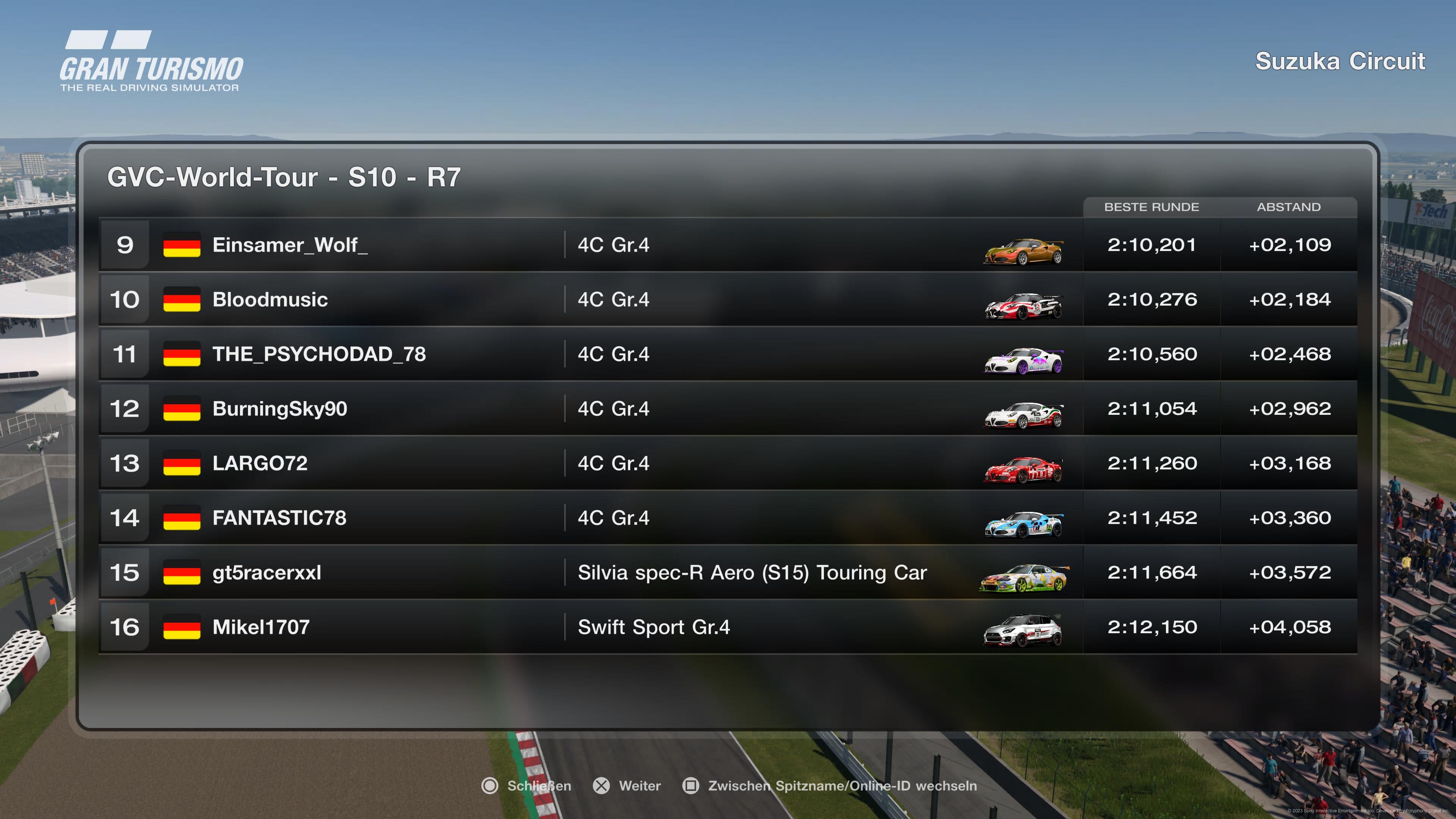The image size is (1456, 819).
Task: Open the ABSTAND column header
Action: (1289, 207)
